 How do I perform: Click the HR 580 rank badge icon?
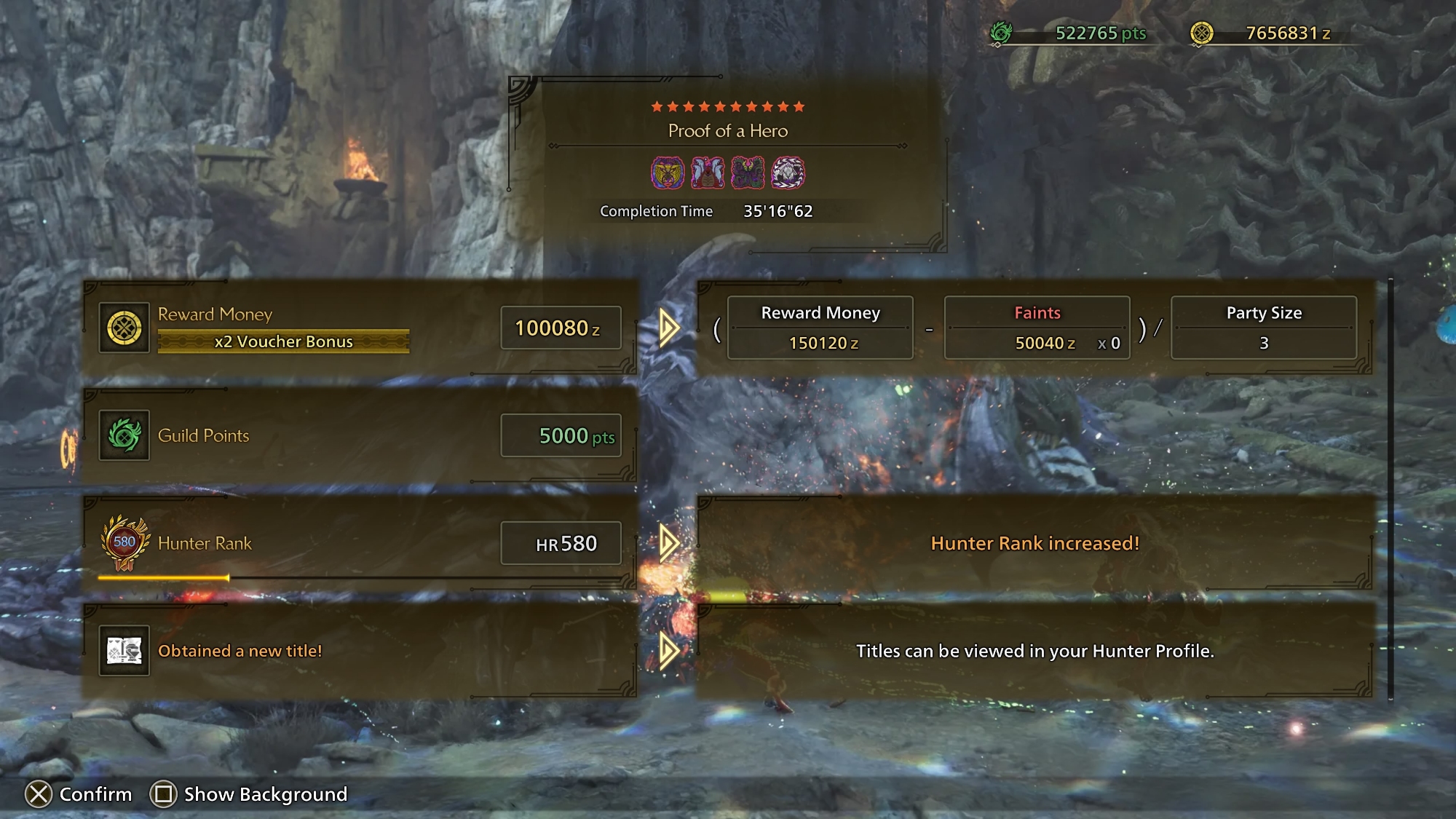124,543
